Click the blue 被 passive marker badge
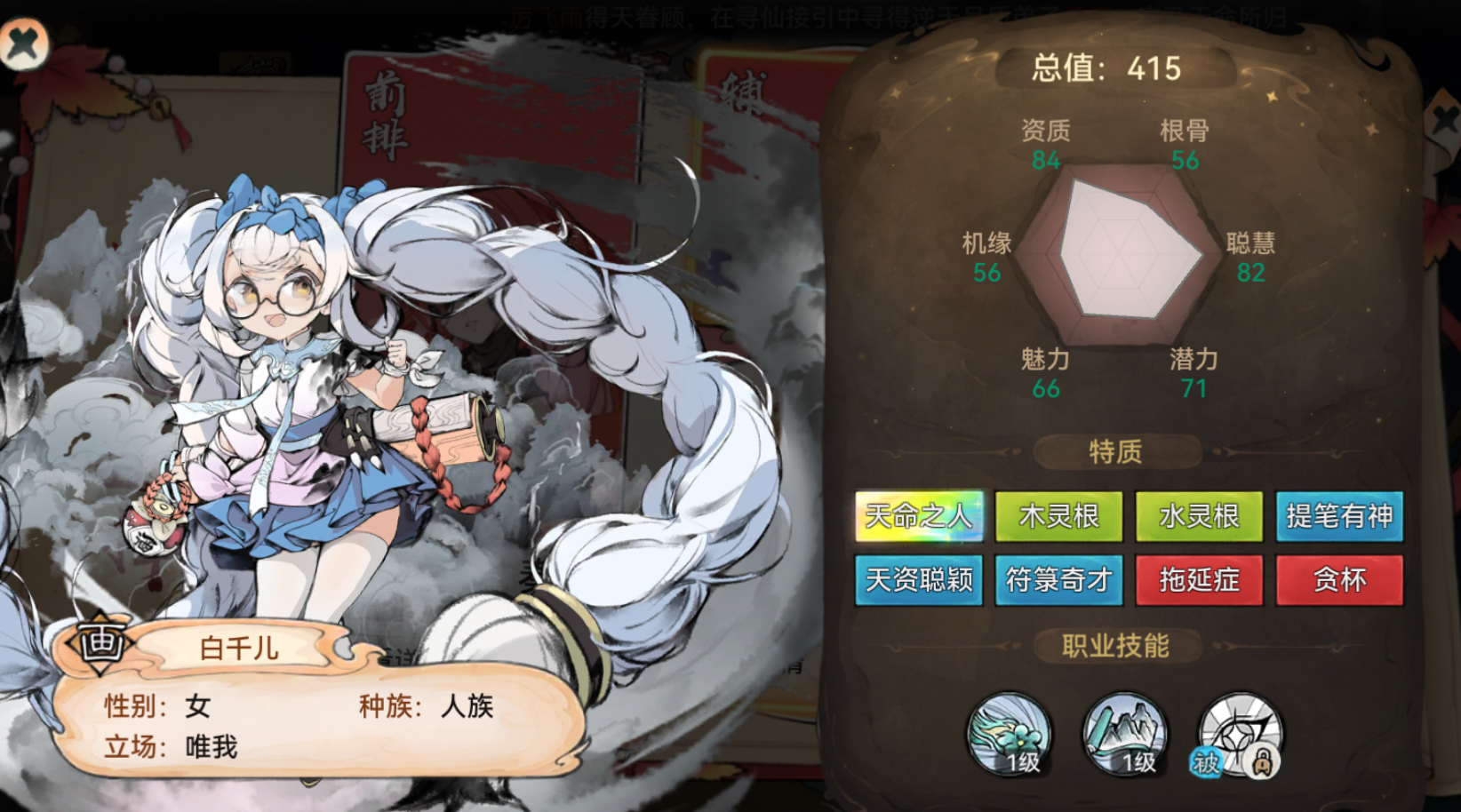Image resolution: width=1461 pixels, height=812 pixels. pos(1205,763)
